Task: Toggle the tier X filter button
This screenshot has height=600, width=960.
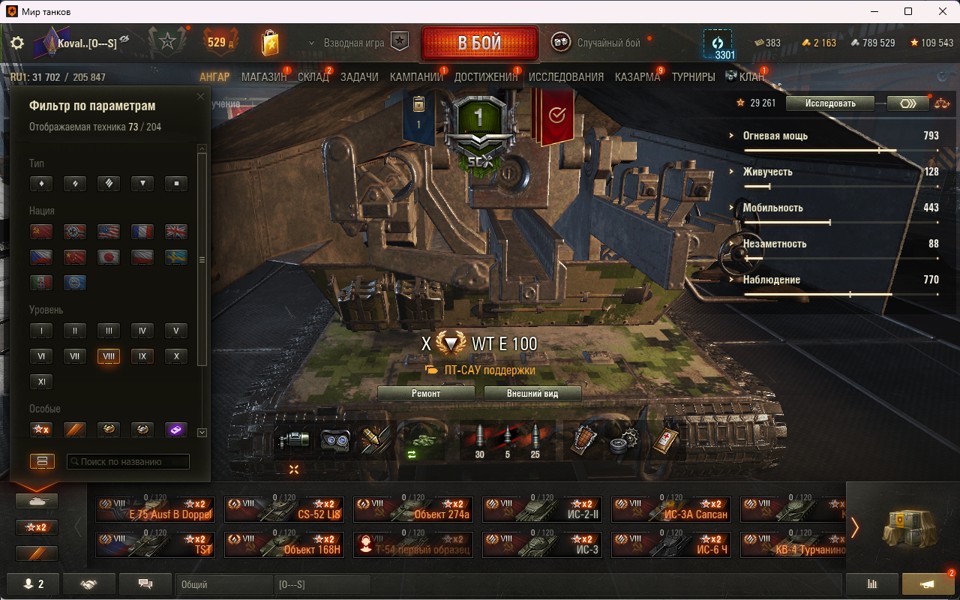Action: tap(175, 356)
